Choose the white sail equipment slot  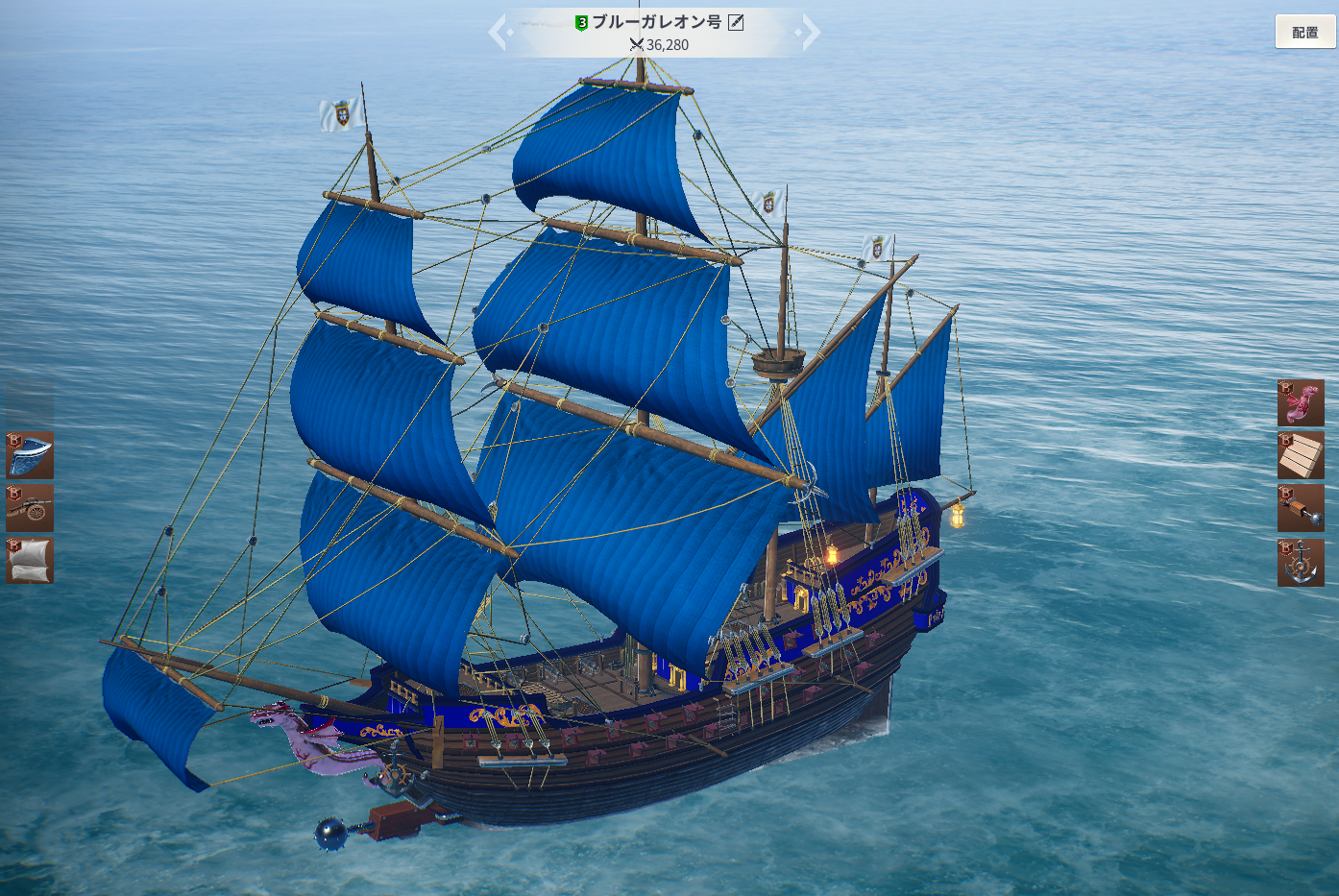pyautogui.click(x=30, y=561)
